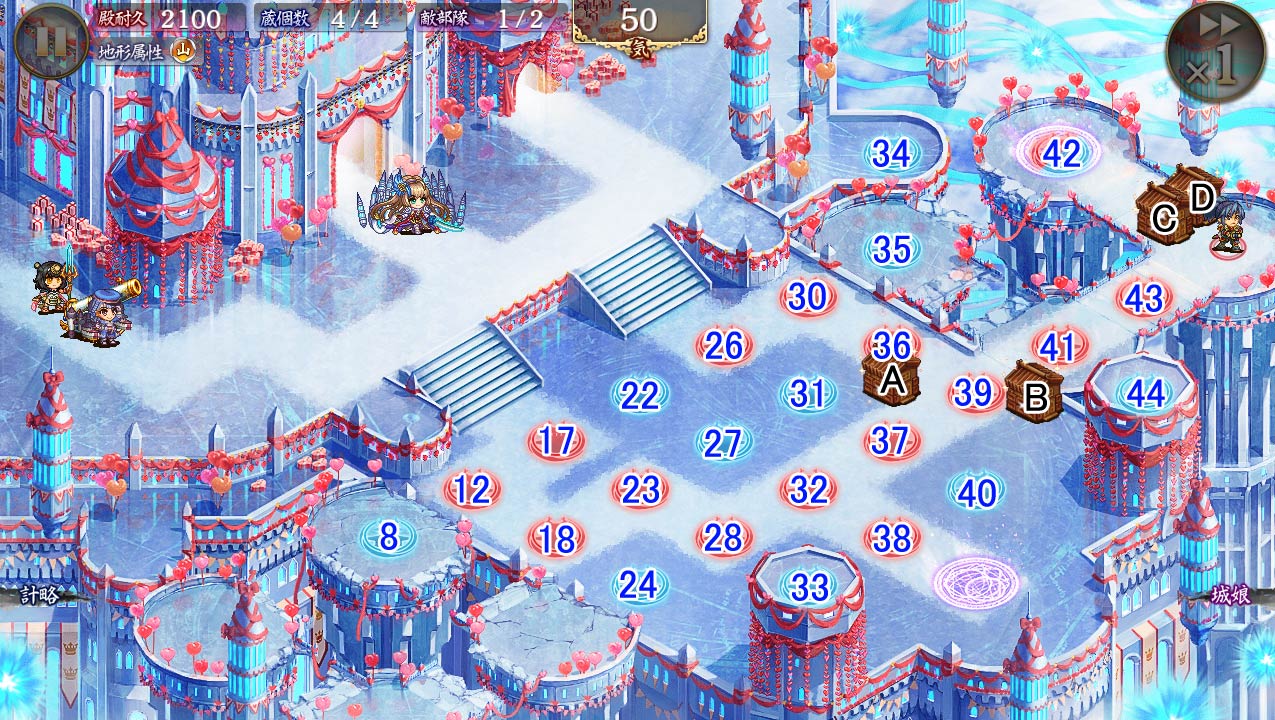Select deployment tile number 17
1275x720 pixels.
click(x=556, y=440)
